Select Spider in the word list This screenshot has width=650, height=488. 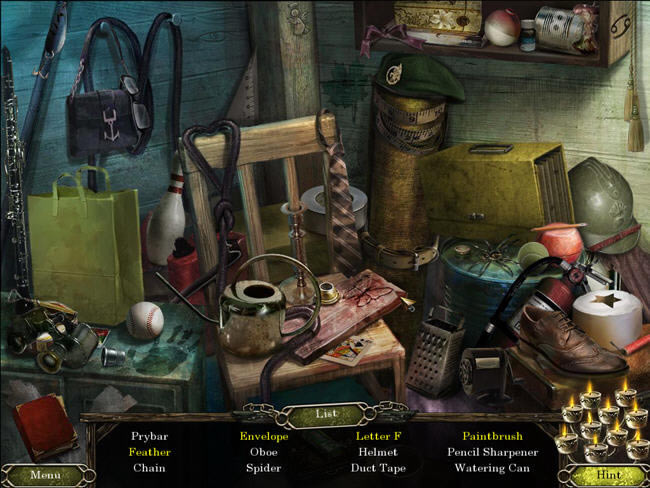pyautogui.click(x=263, y=467)
